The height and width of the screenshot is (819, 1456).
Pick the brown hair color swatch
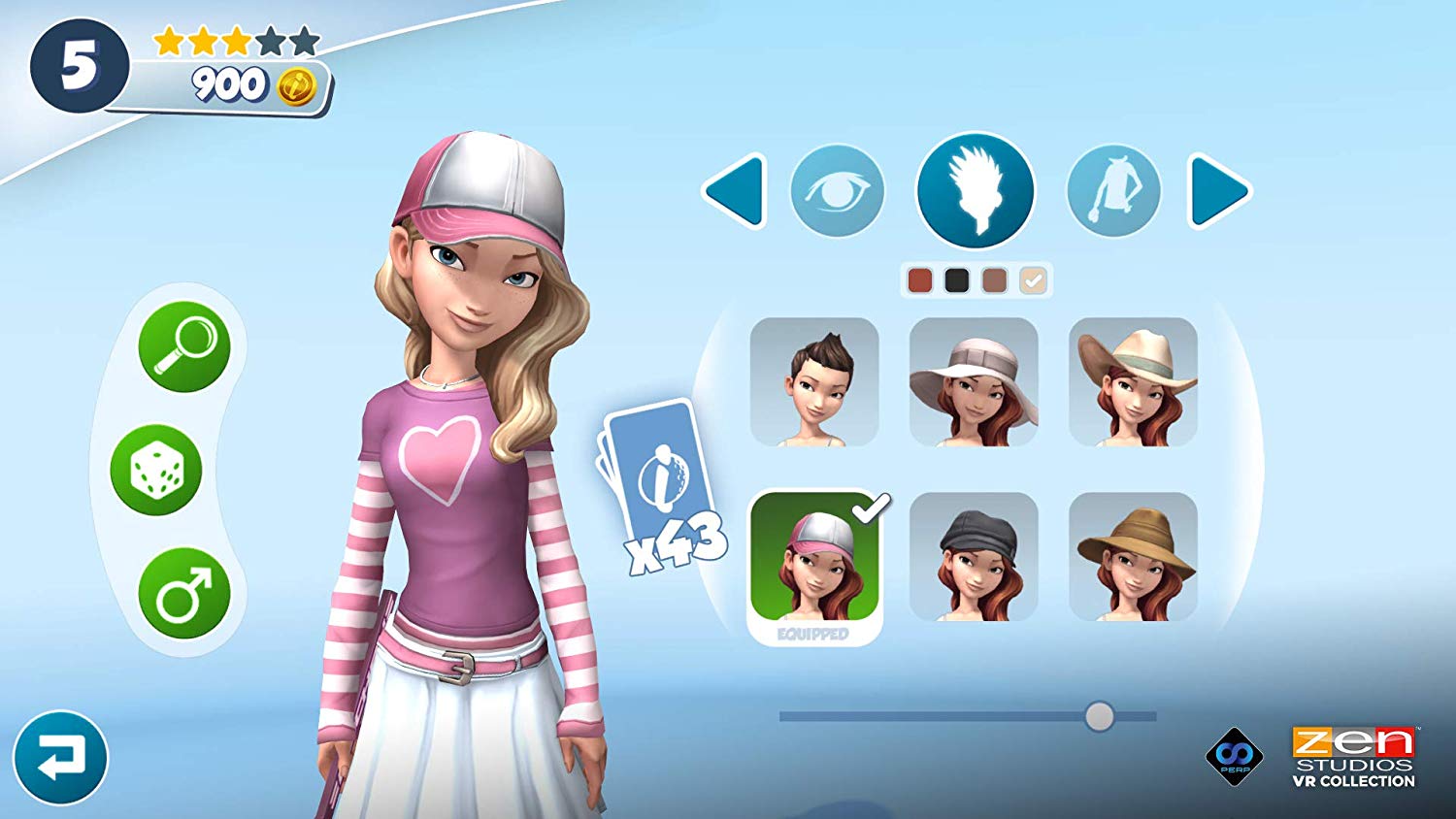[995, 280]
